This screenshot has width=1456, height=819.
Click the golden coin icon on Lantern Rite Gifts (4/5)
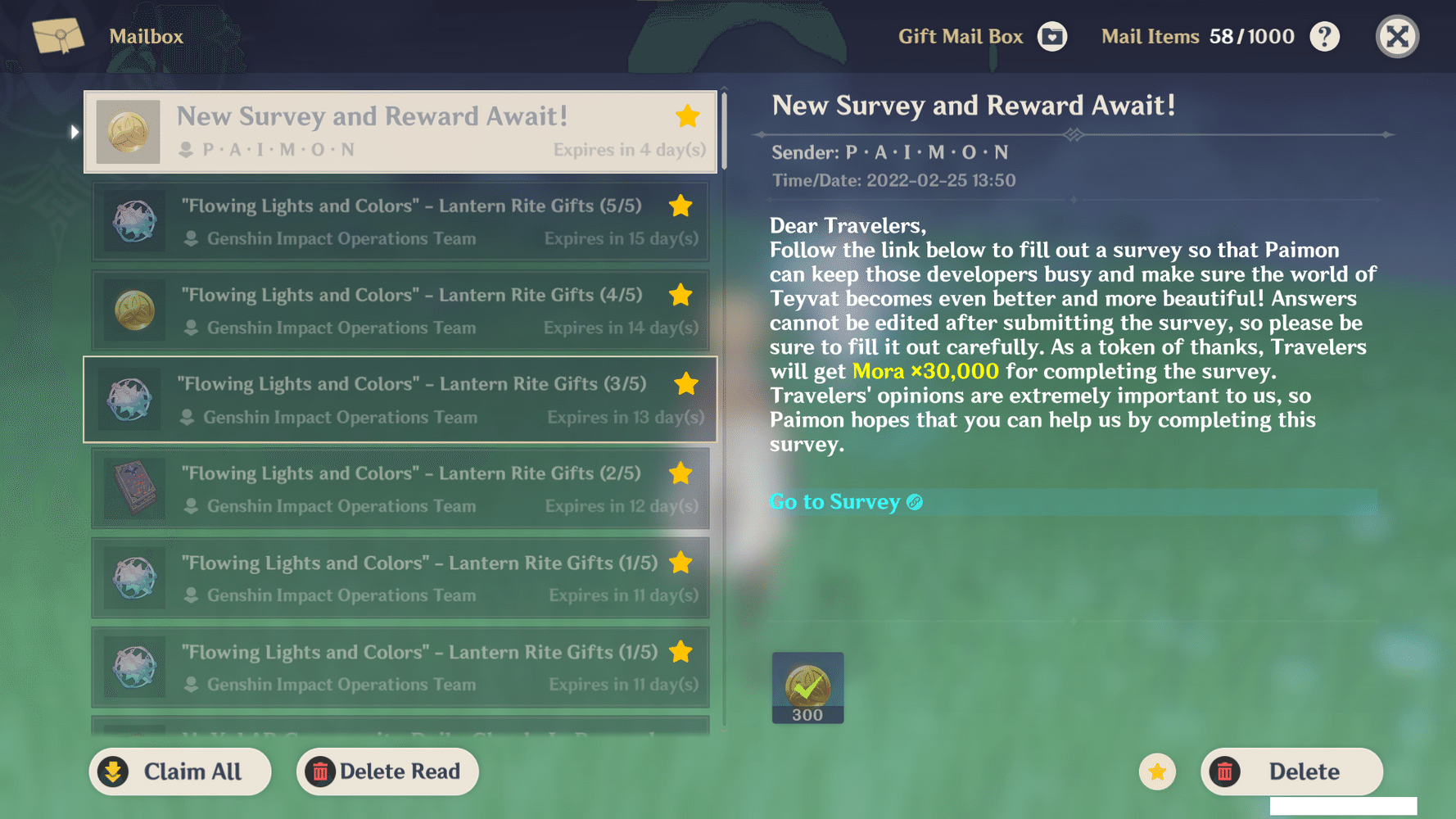click(133, 310)
